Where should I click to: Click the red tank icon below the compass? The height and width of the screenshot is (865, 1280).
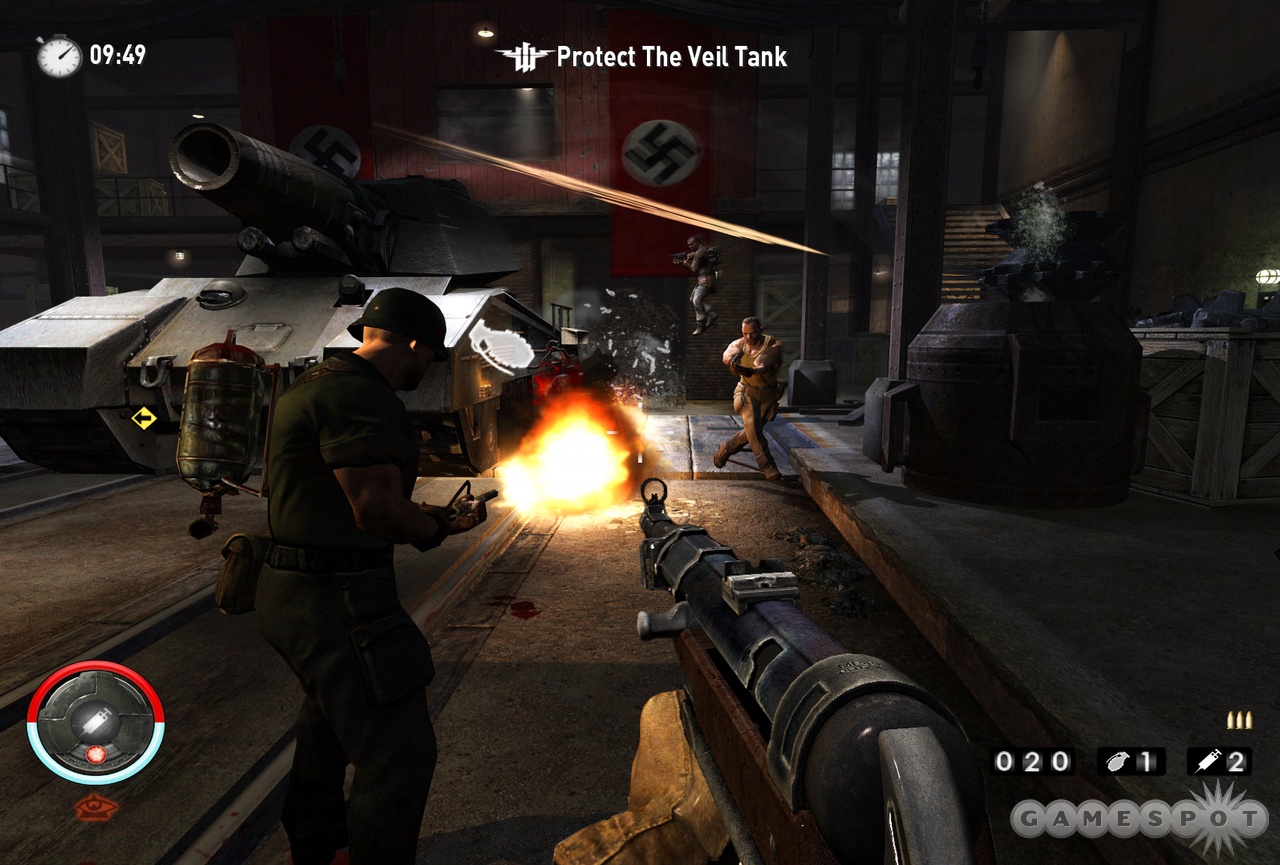point(96,807)
